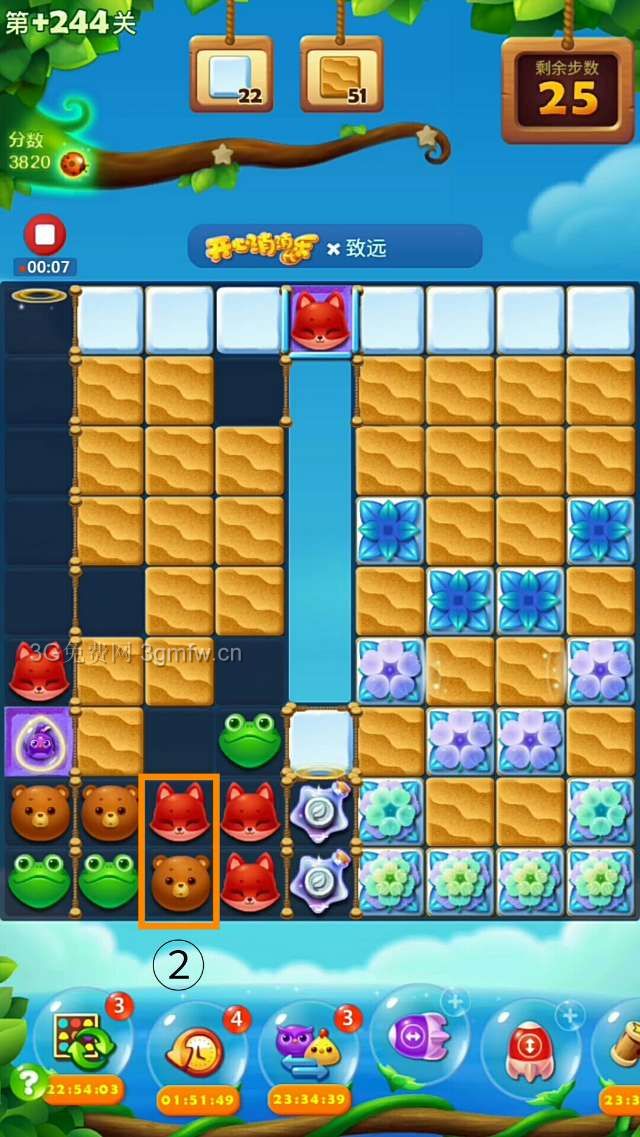The image size is (640, 1137).
Task: Select the green frog below sand blocks
Action: click(249, 741)
